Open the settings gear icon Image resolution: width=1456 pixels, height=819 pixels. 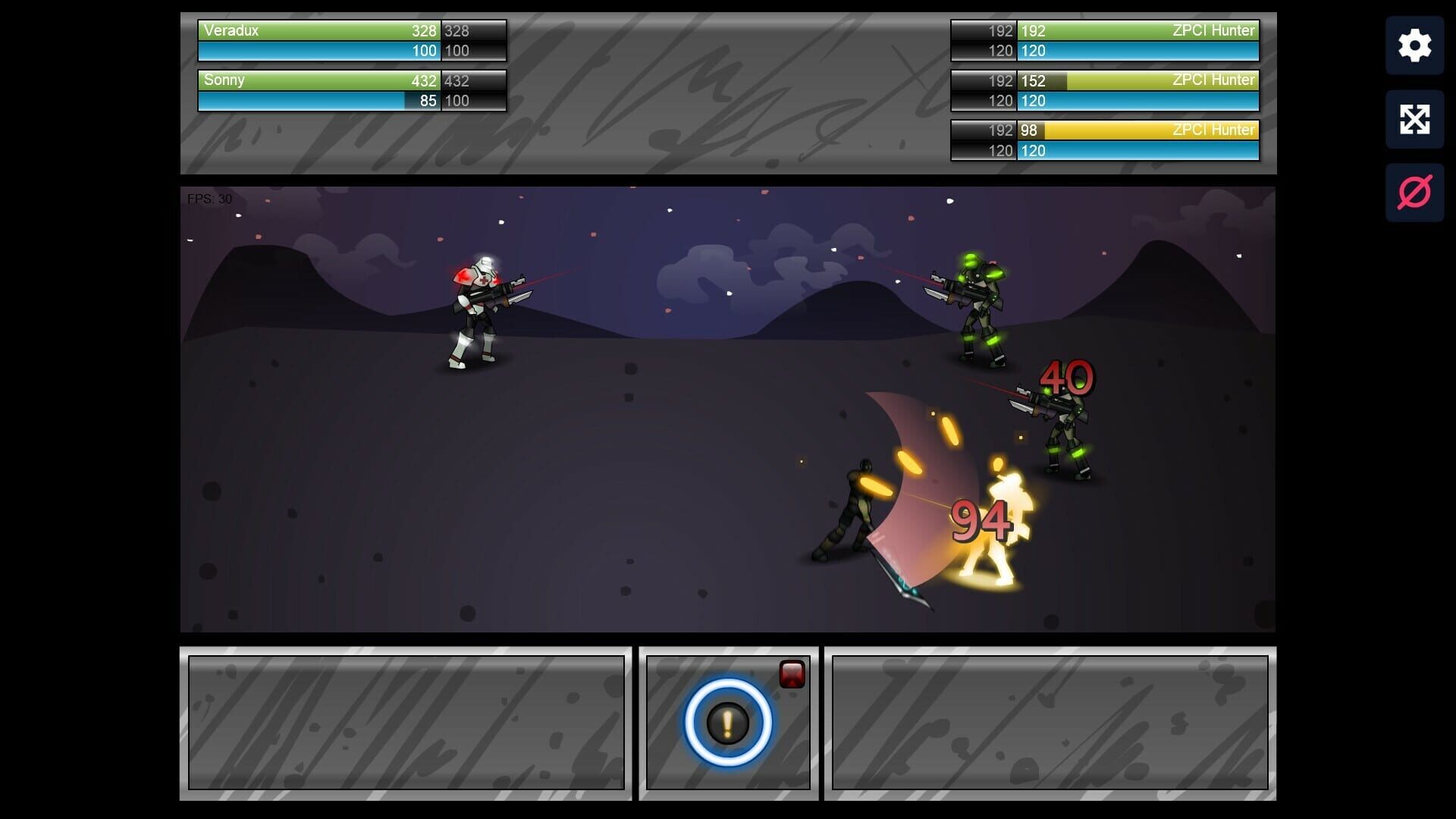click(x=1414, y=45)
